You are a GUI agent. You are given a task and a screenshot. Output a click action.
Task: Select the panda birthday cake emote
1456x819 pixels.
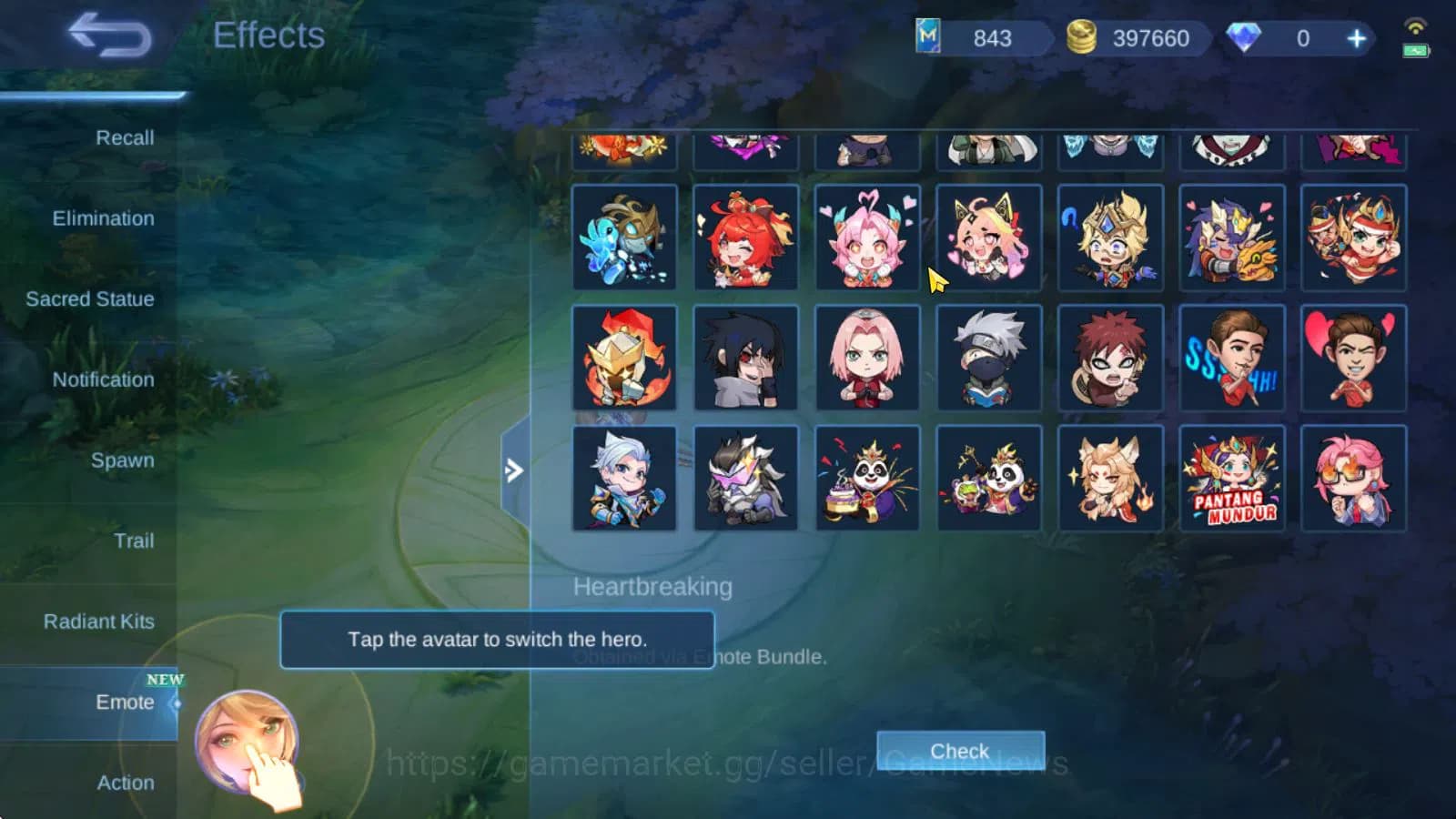[868, 477]
